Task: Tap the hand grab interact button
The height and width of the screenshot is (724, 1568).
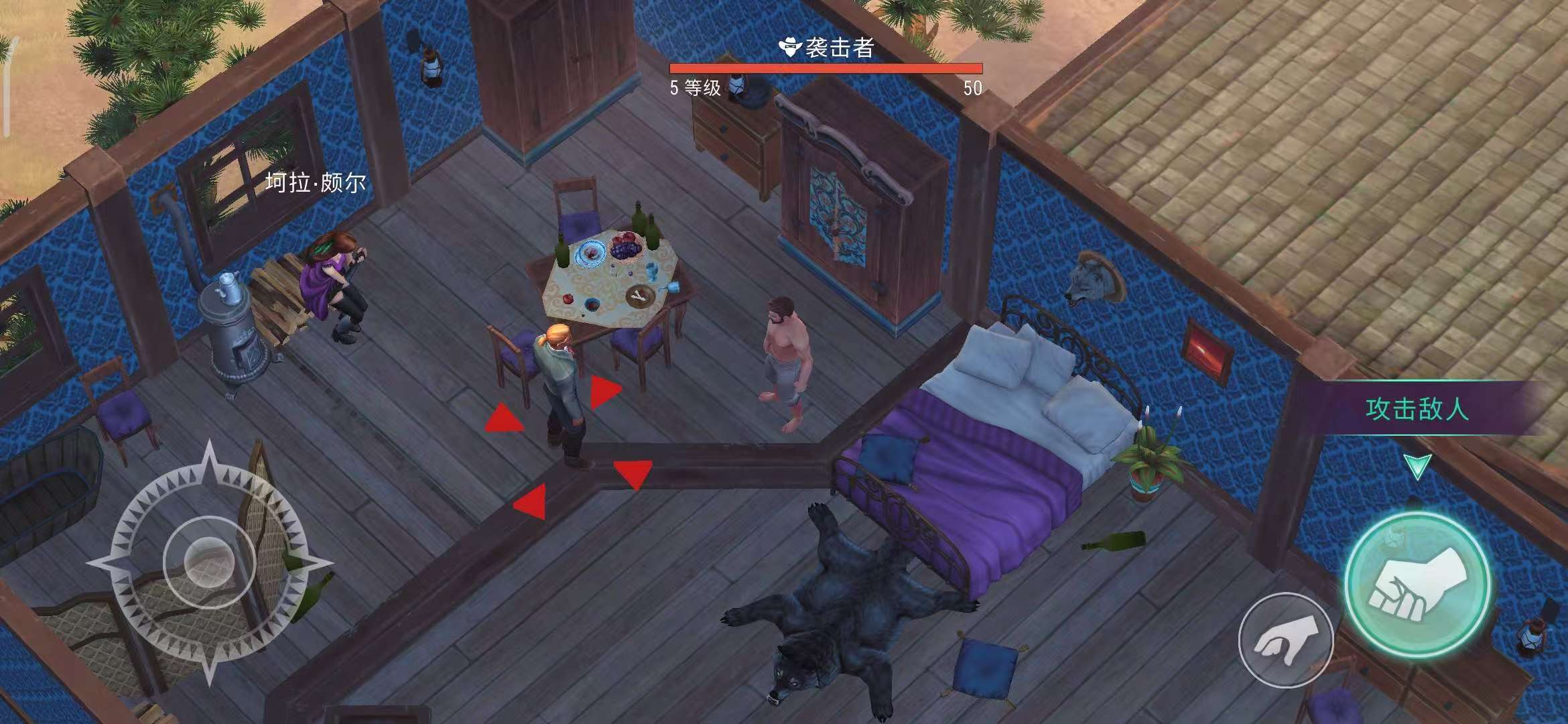Action: 1285,640
